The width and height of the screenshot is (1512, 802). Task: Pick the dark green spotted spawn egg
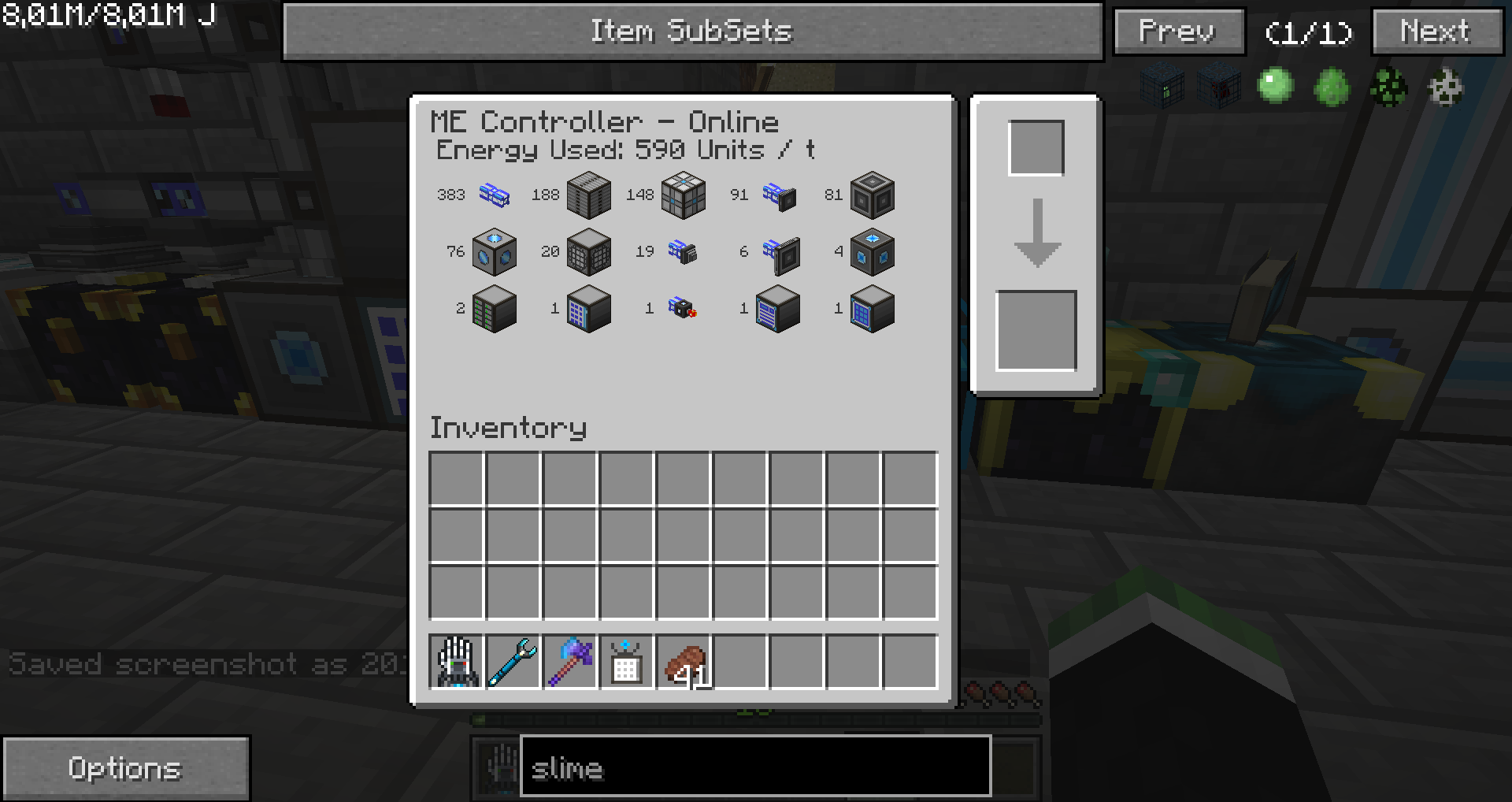coord(1388,87)
